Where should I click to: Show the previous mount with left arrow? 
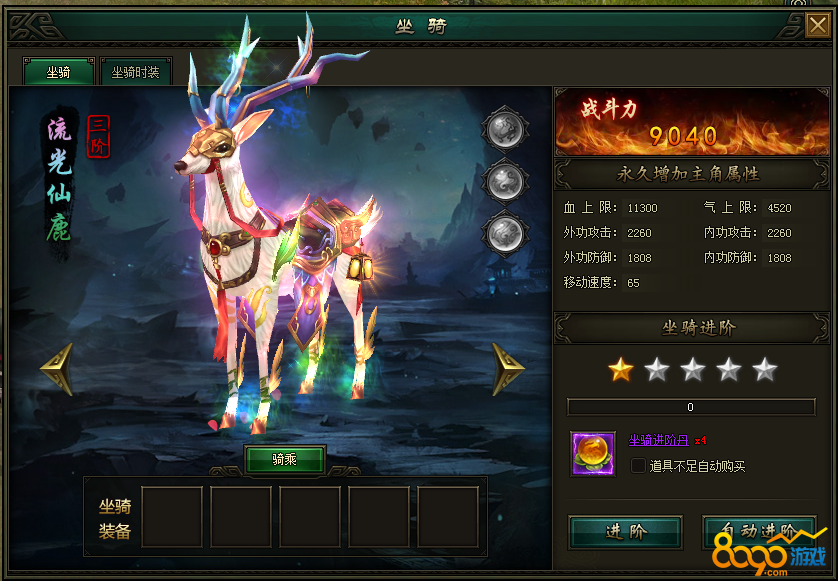pyautogui.click(x=56, y=369)
